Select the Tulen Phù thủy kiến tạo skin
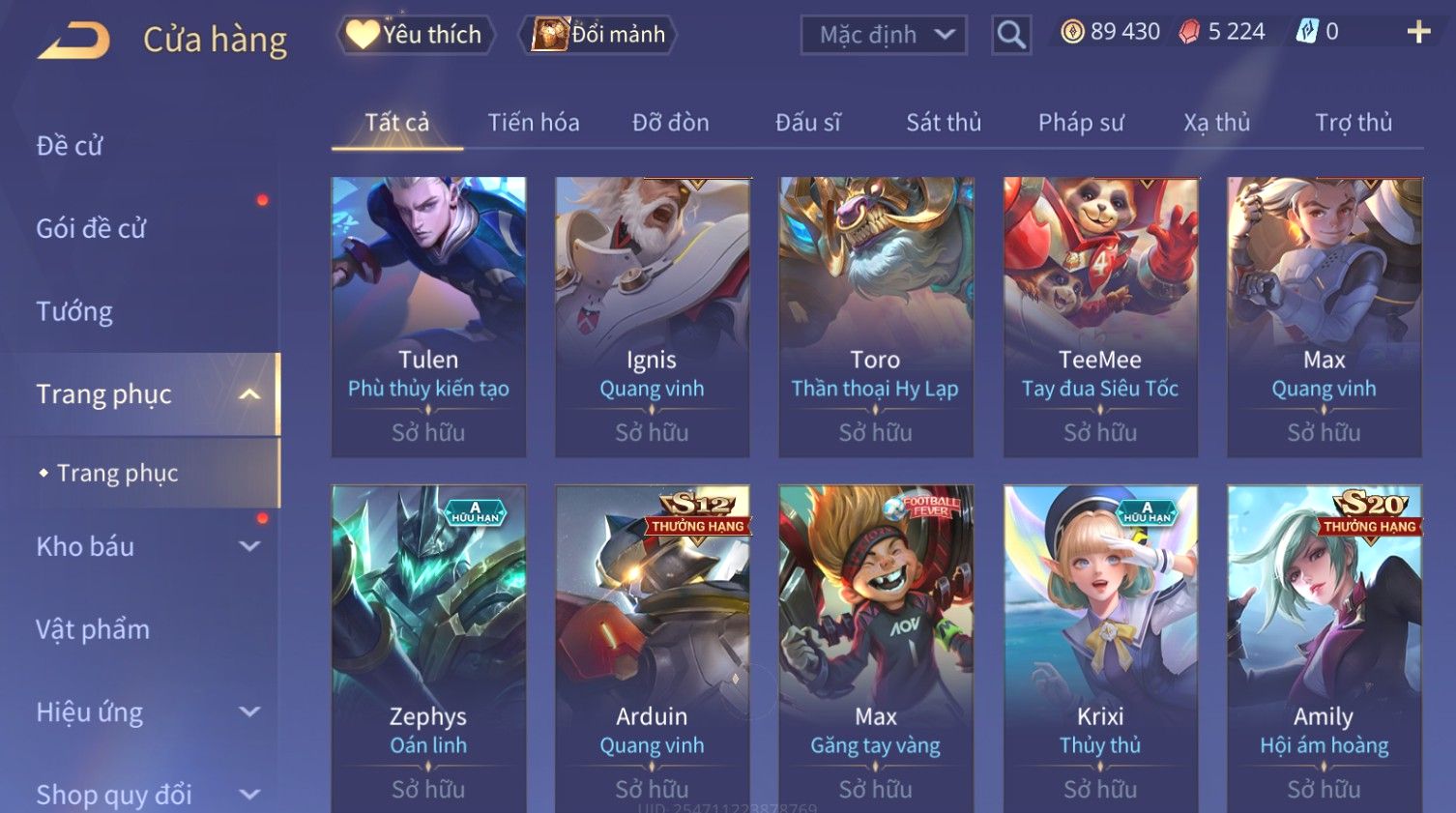This screenshot has height=813, width=1456. pyautogui.click(x=428, y=315)
